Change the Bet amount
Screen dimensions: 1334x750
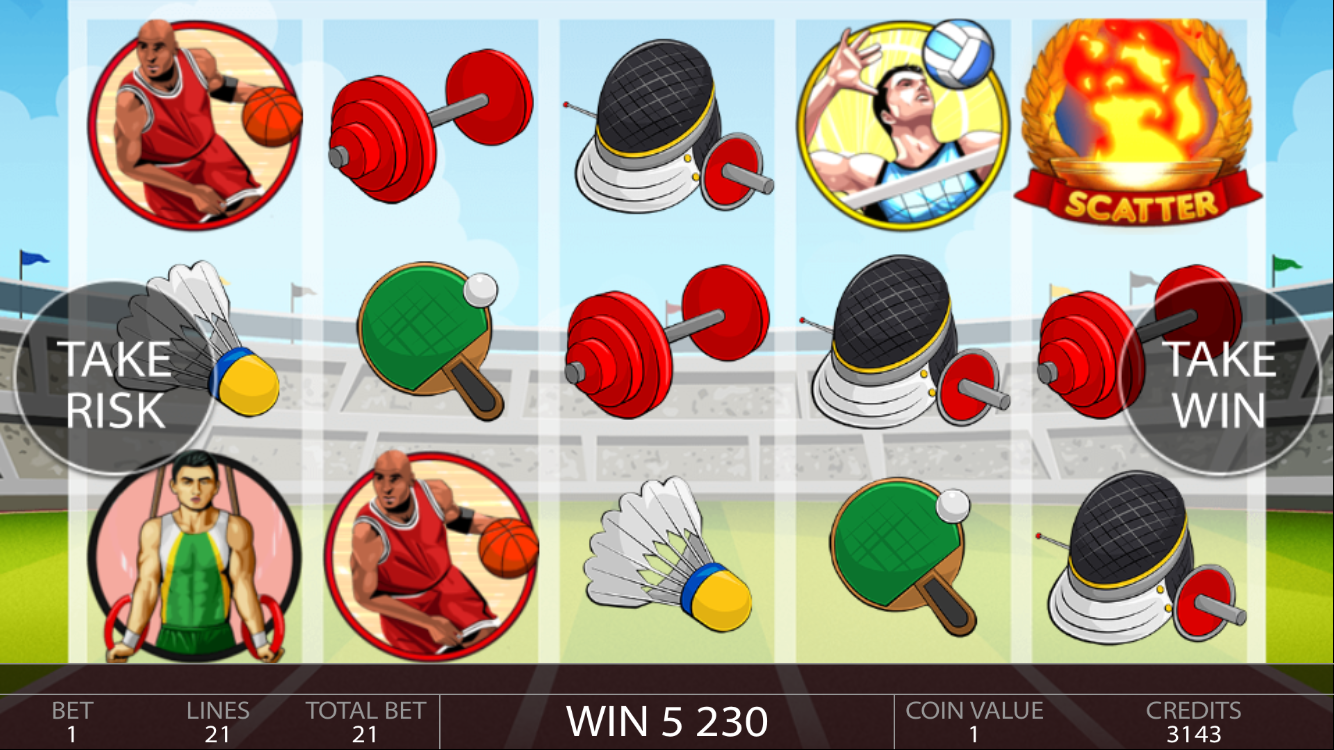point(72,722)
